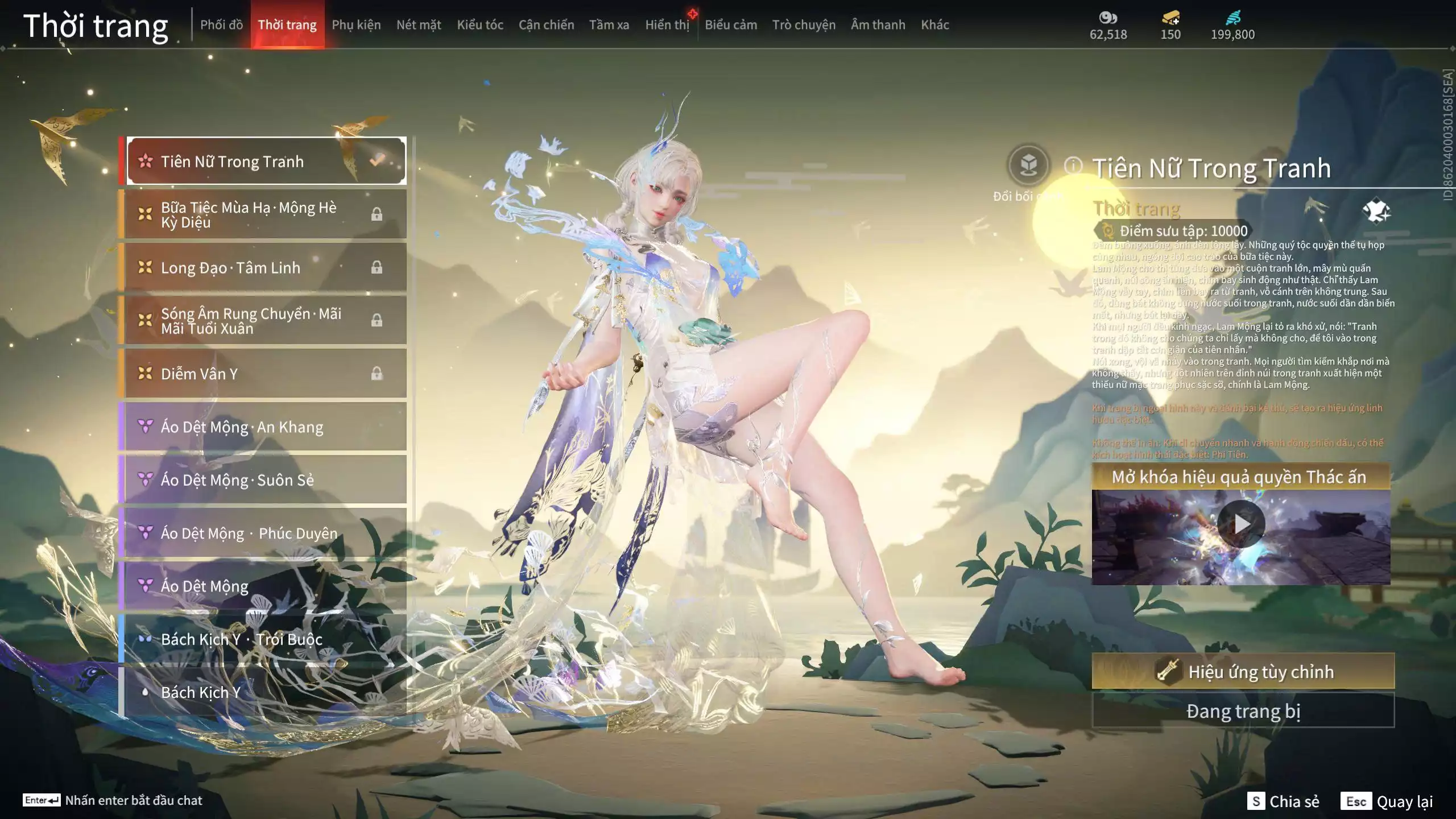Switch to the Phối đồ tab
This screenshot has width=1456, height=819.
221,24
